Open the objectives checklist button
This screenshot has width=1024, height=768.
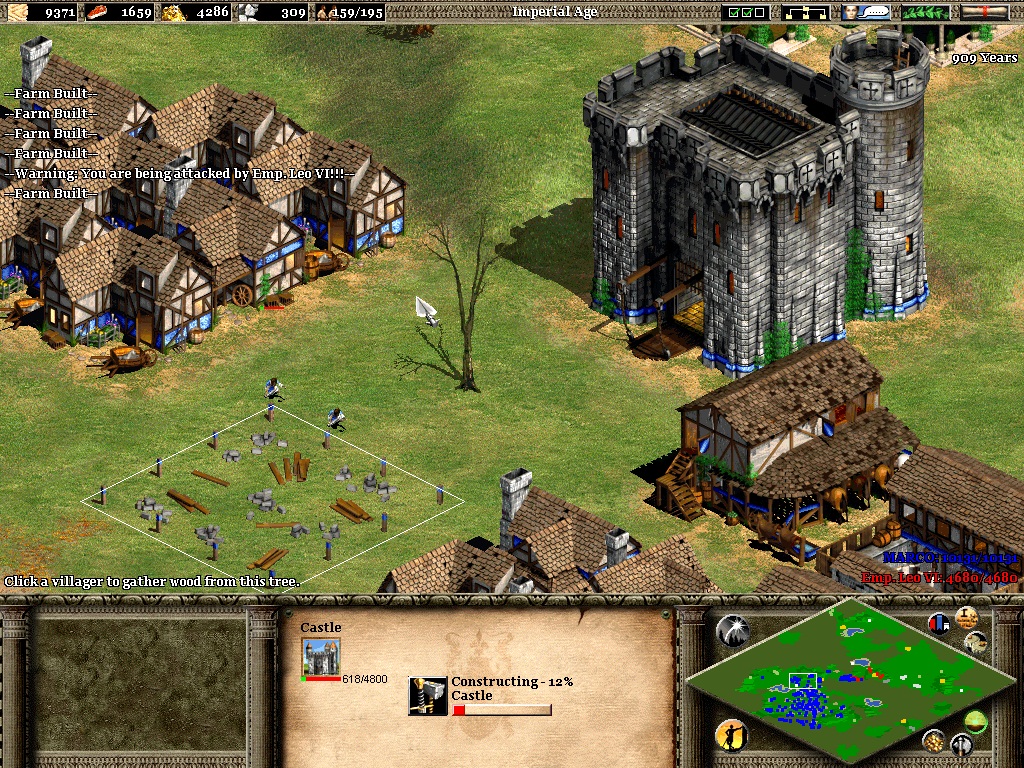click(747, 12)
